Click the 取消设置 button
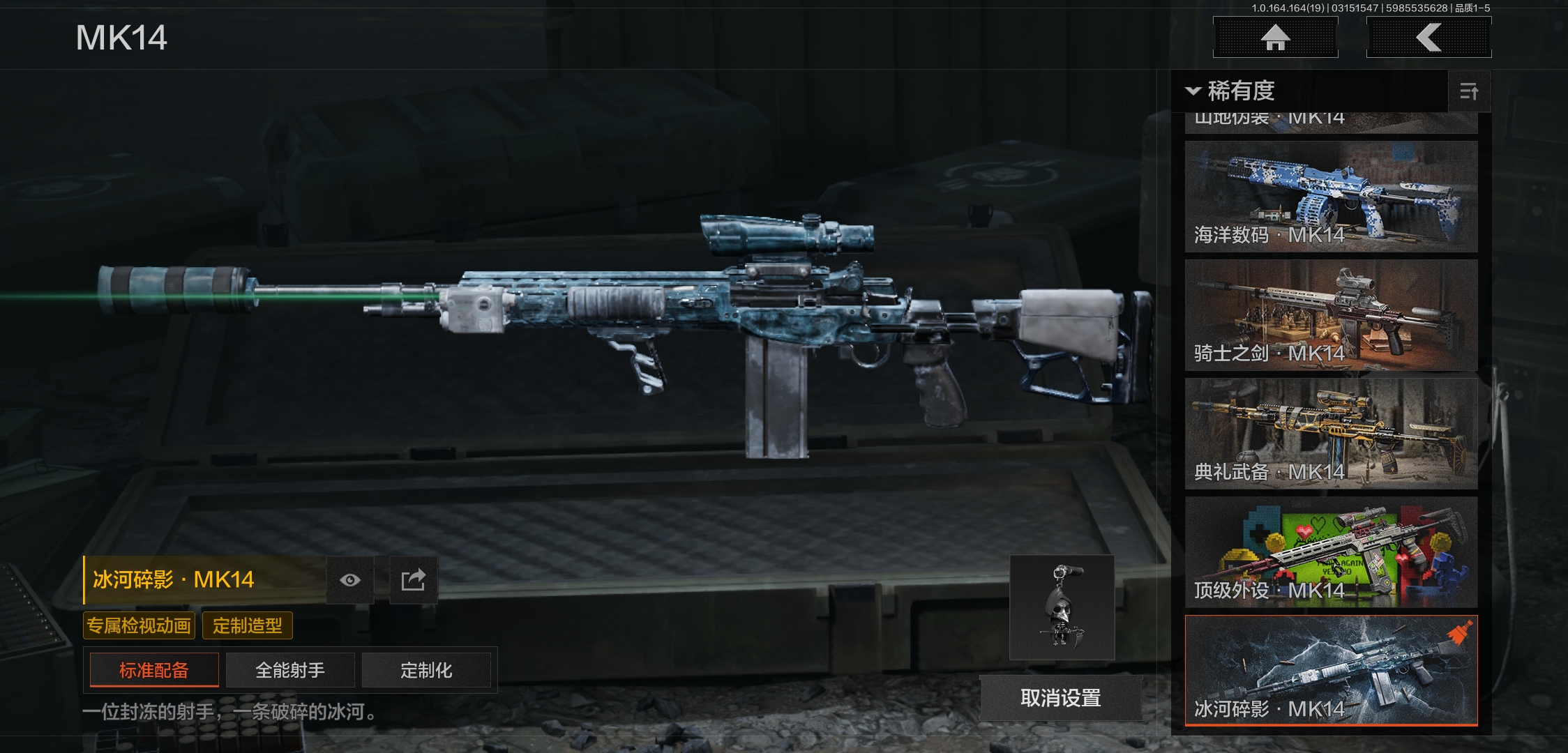 click(1060, 698)
